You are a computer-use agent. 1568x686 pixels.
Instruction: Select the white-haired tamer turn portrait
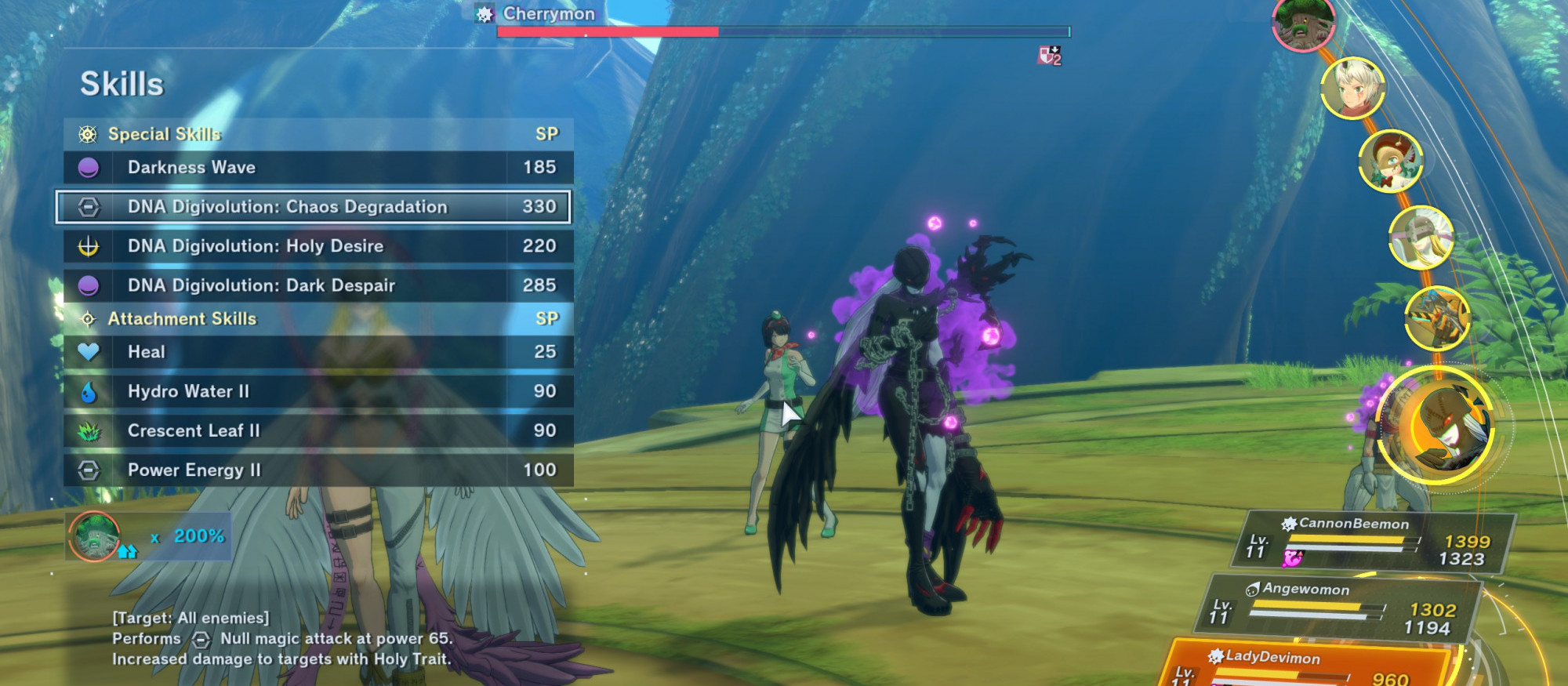pyautogui.click(x=1352, y=88)
